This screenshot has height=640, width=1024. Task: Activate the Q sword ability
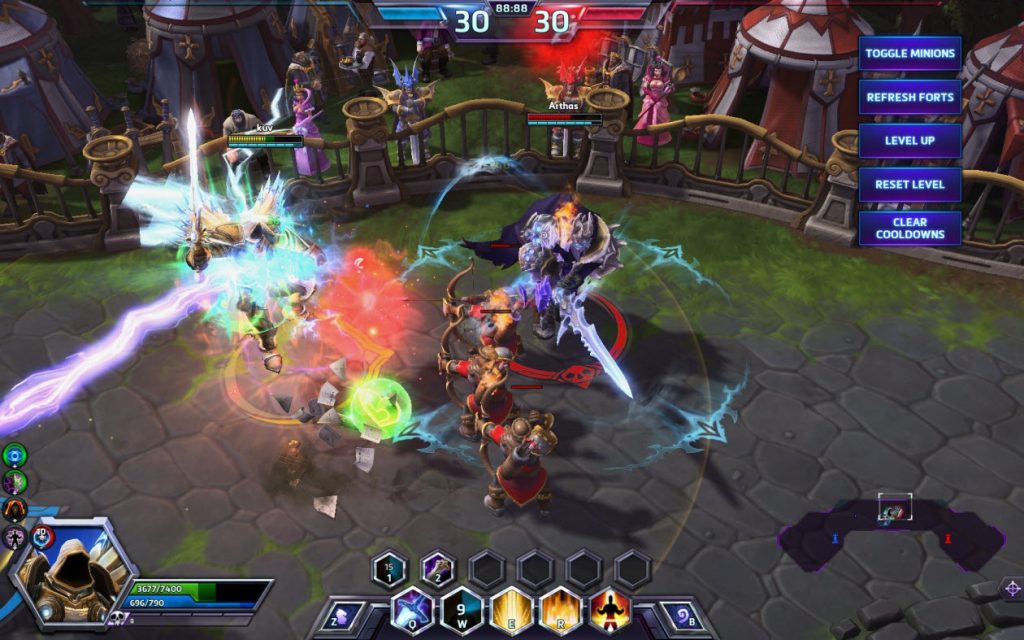tap(412, 609)
